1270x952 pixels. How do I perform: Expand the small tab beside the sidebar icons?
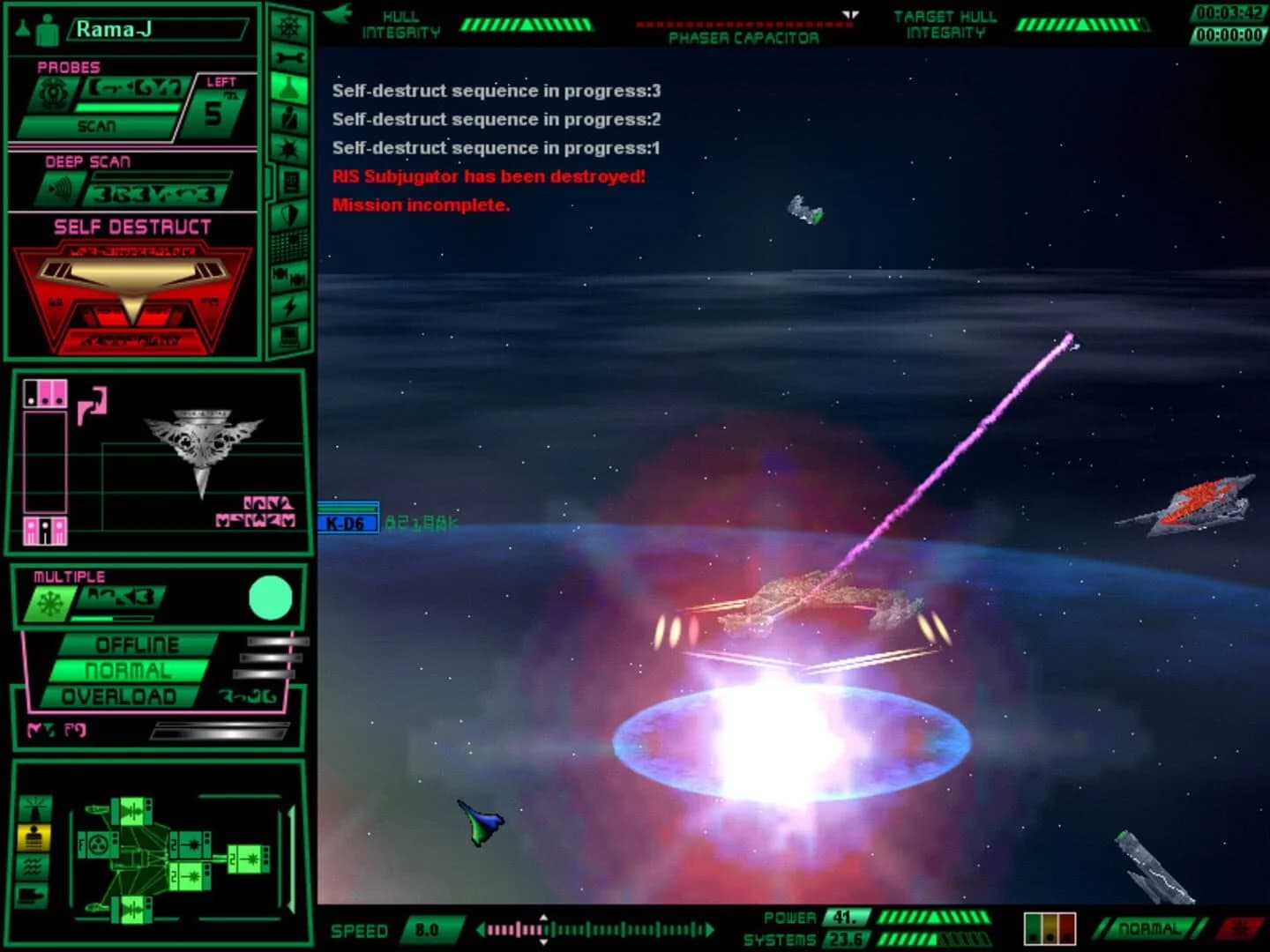pos(269,181)
